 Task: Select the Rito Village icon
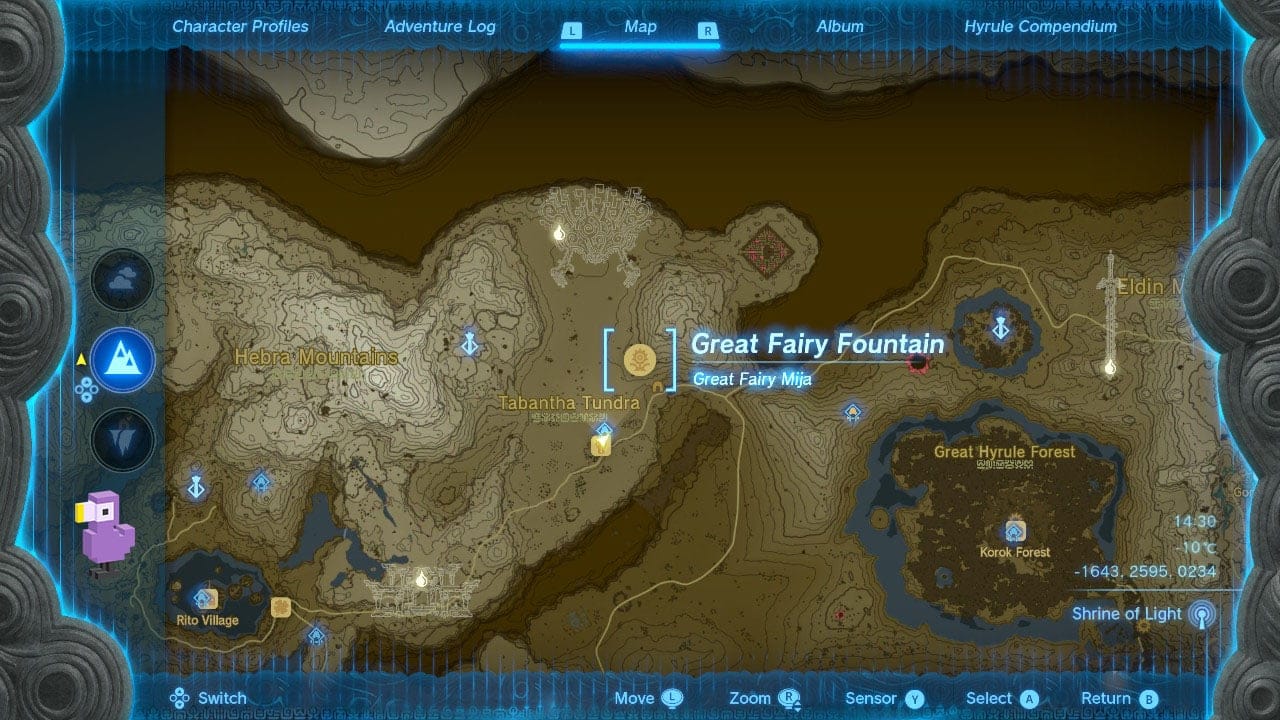coord(207,600)
